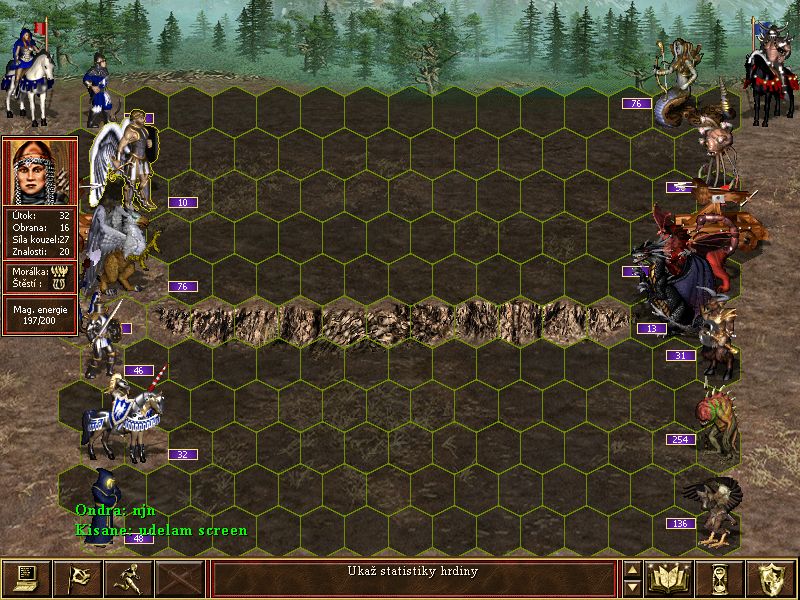800x600 pixels.
Task: Select the angel stack of 10
Action: 125,160
